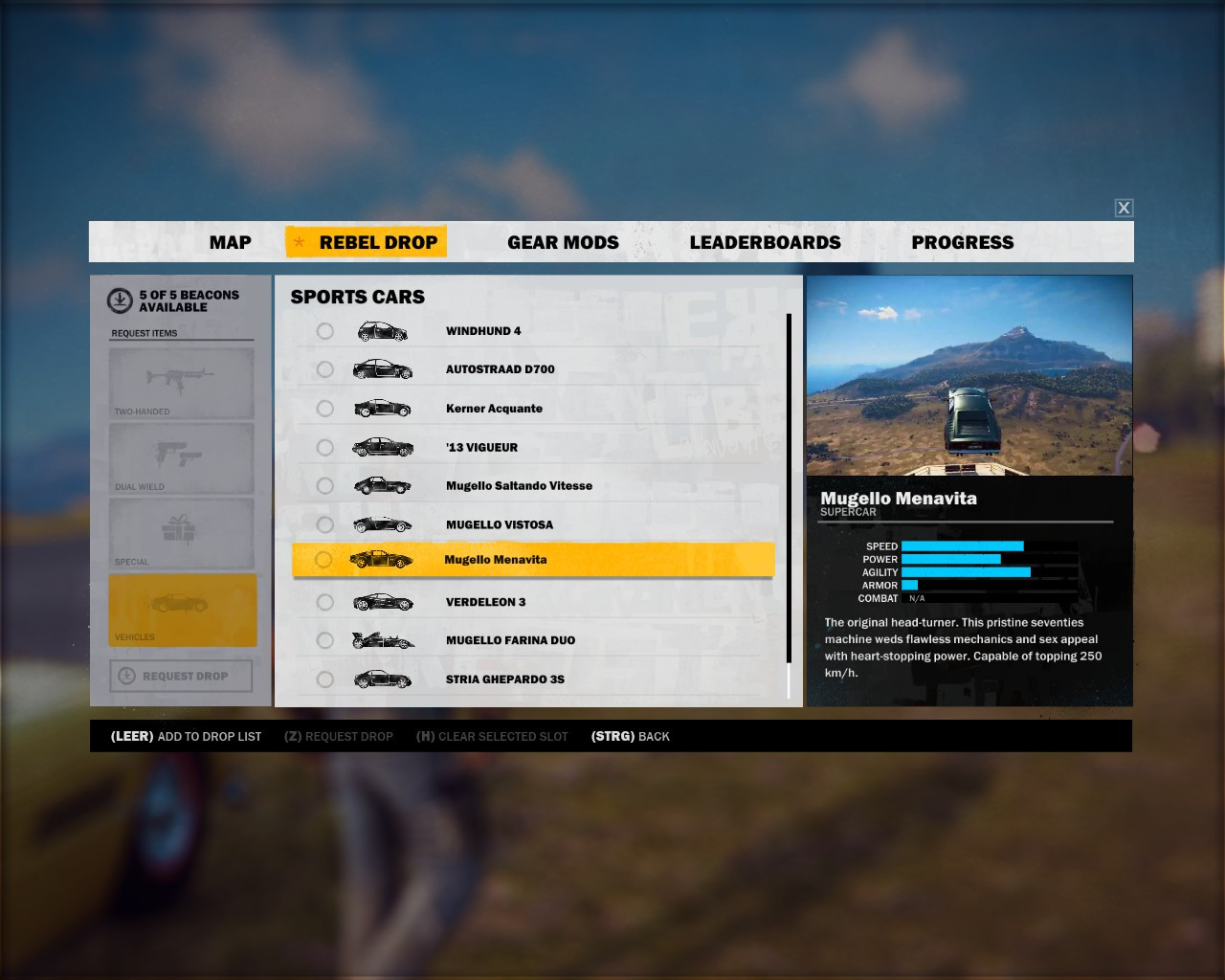Open the Progress tab
The width and height of the screenshot is (1225, 980).
(x=963, y=242)
